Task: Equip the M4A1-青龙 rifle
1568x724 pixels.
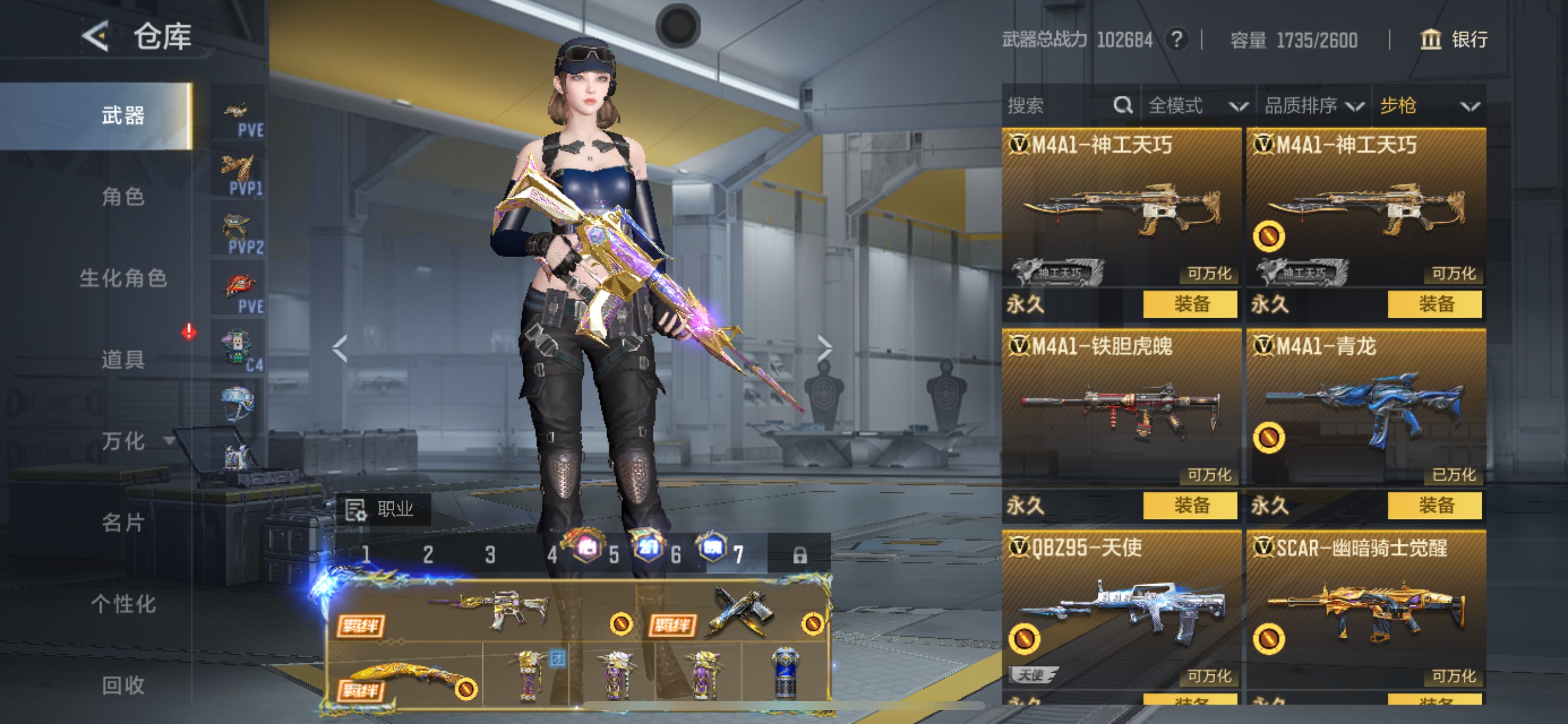Action: click(1434, 505)
